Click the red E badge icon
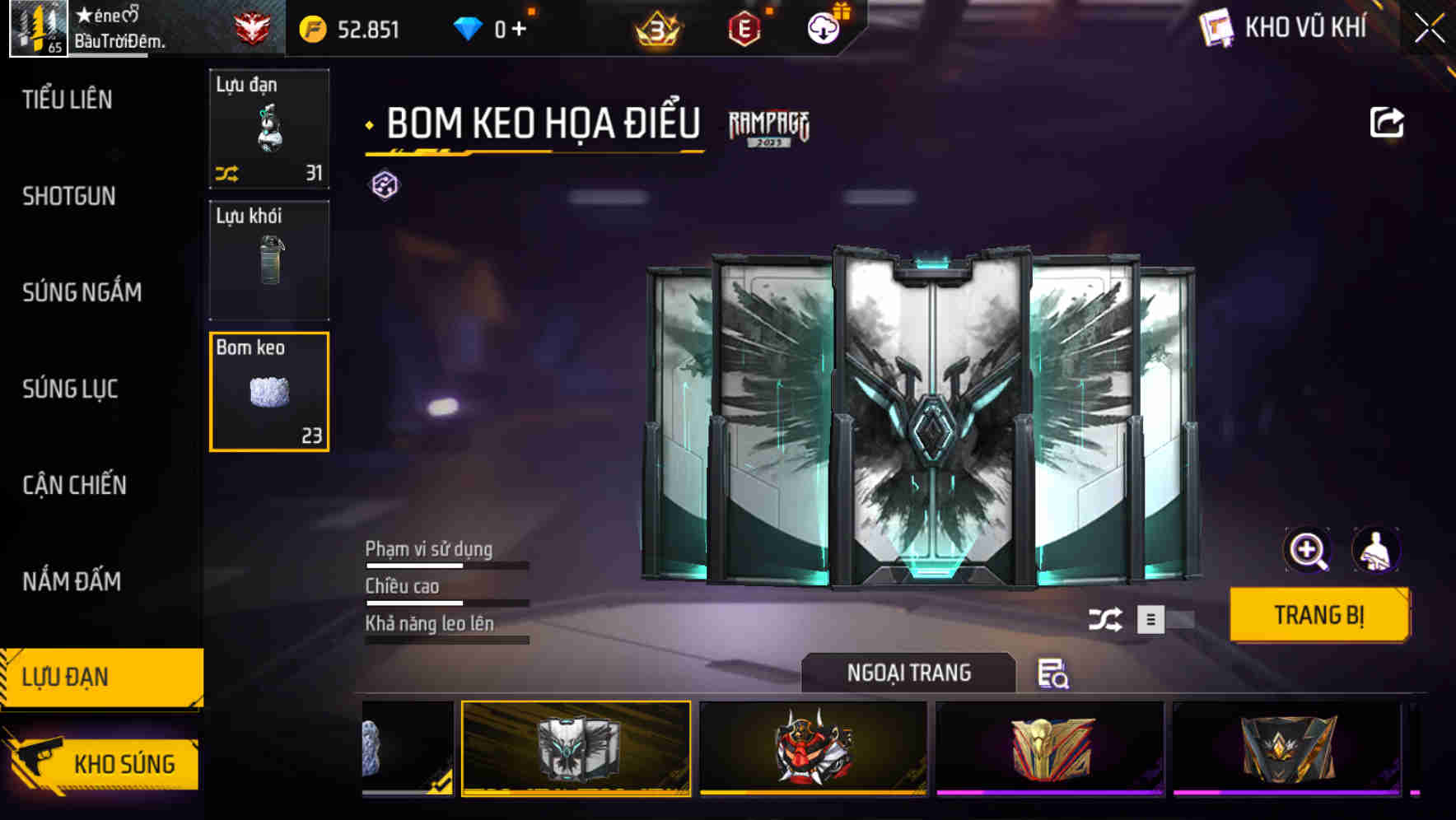 [746, 28]
